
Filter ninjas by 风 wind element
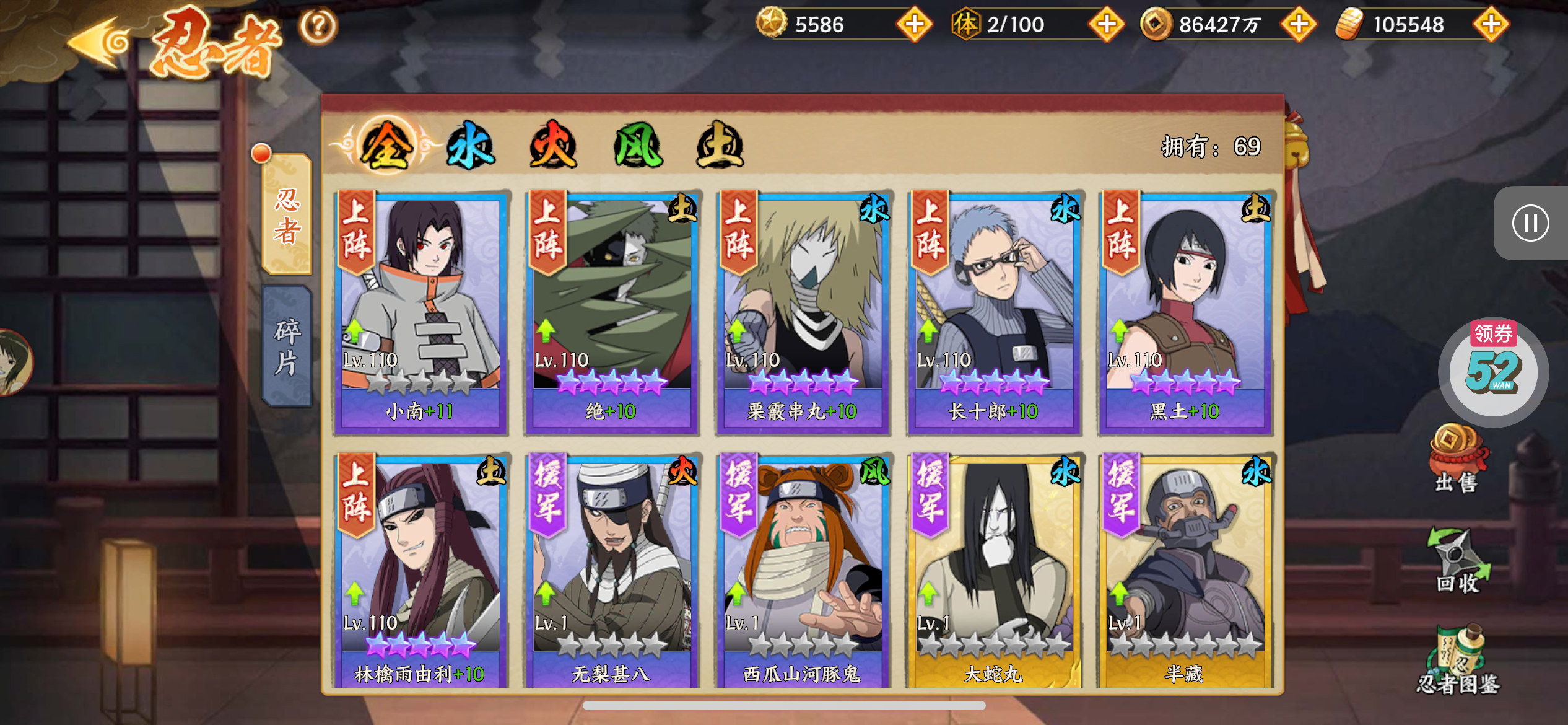click(x=637, y=146)
